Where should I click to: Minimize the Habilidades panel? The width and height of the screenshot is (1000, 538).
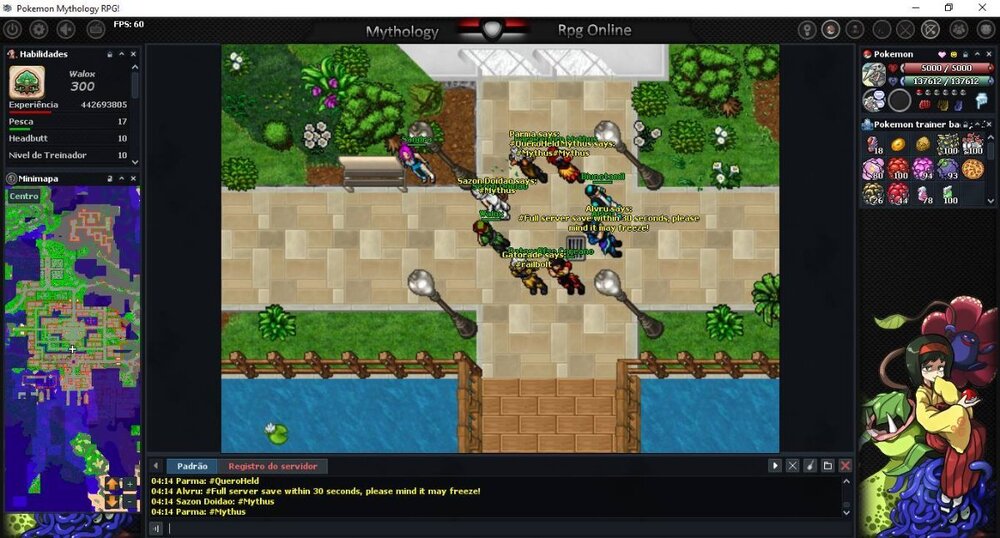tap(122, 54)
